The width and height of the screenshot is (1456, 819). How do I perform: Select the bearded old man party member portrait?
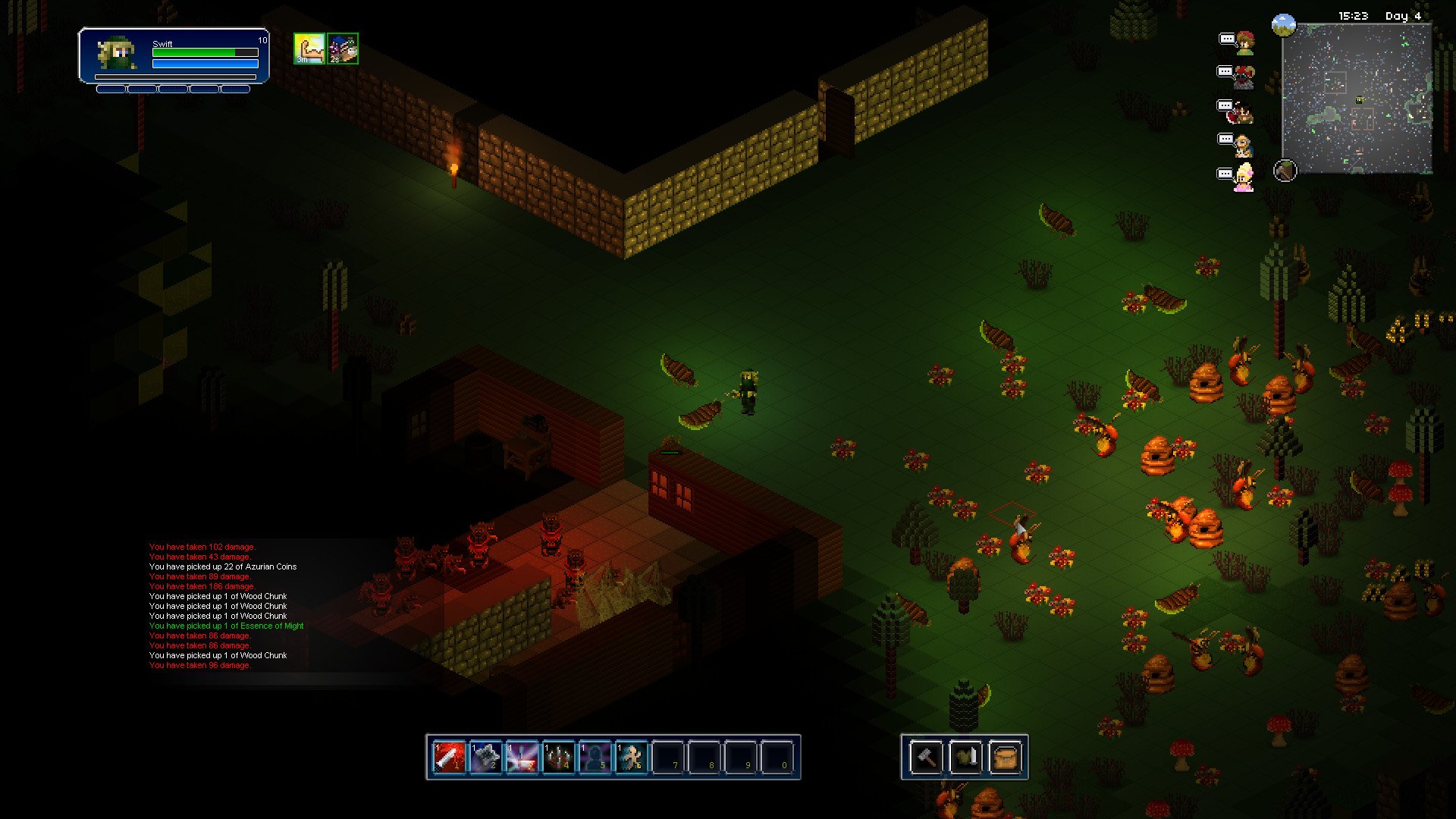tap(1243, 144)
